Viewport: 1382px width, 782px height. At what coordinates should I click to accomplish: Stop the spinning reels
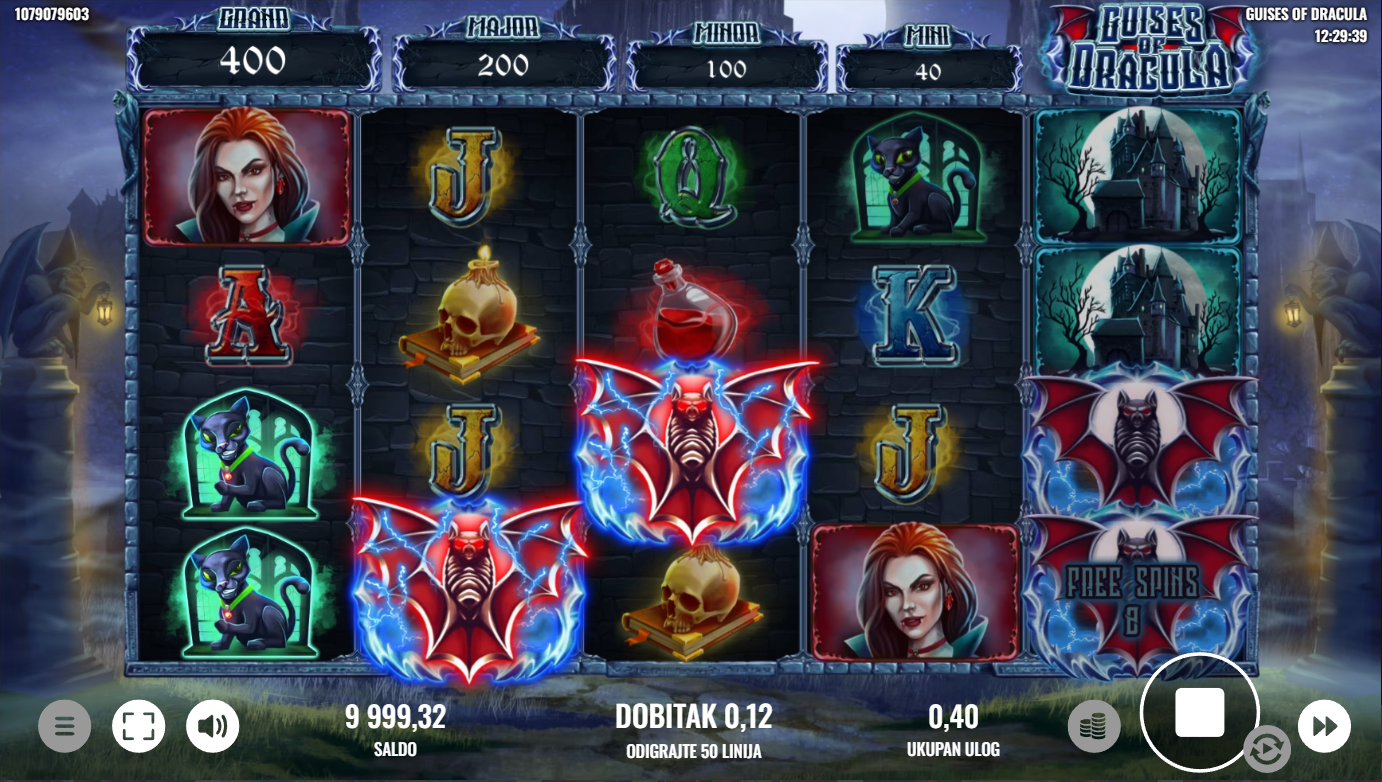tap(1199, 712)
